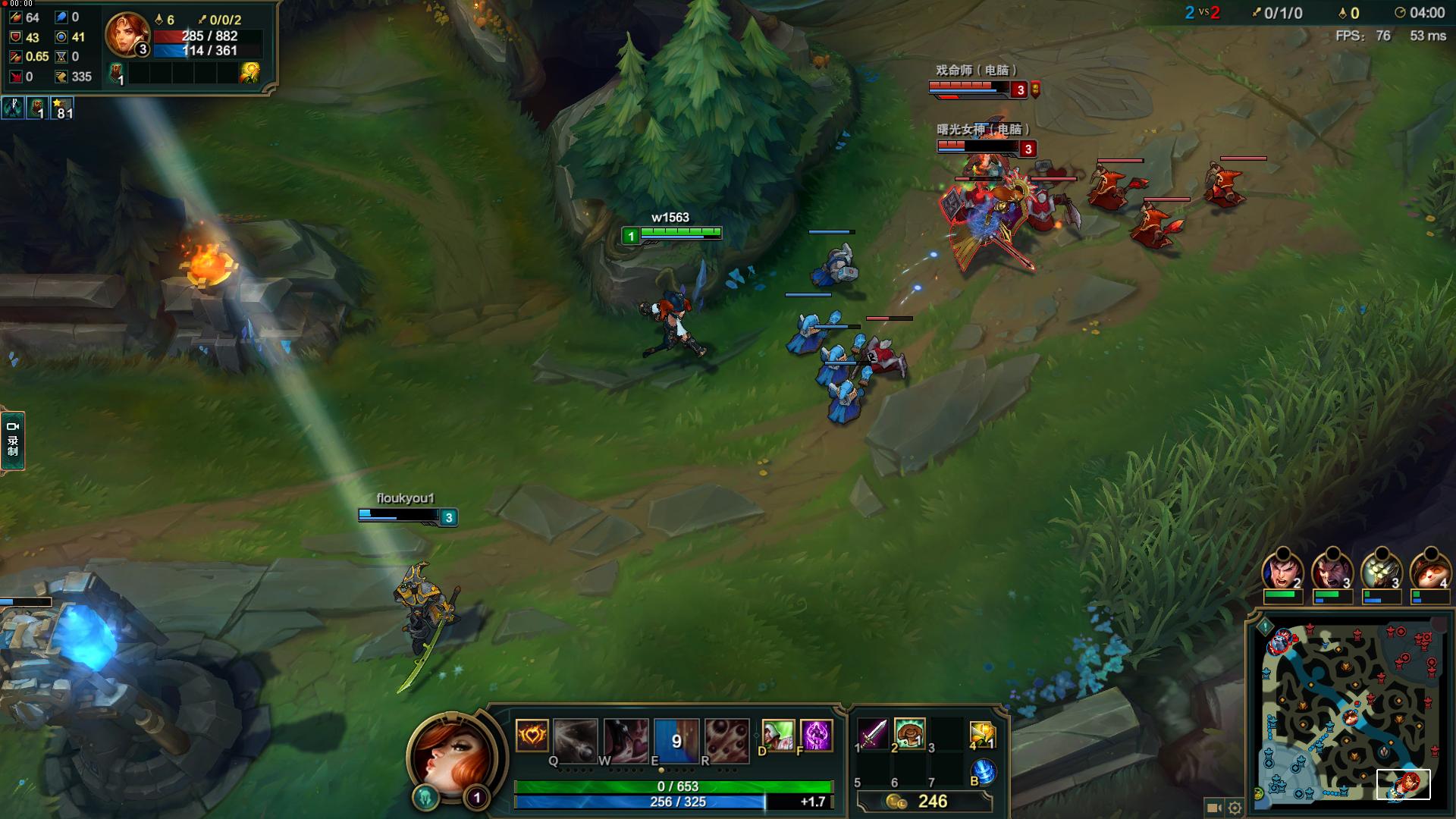The image size is (1456, 819).
Task: Select Teemo's ally portrait
Action: 1429,570
